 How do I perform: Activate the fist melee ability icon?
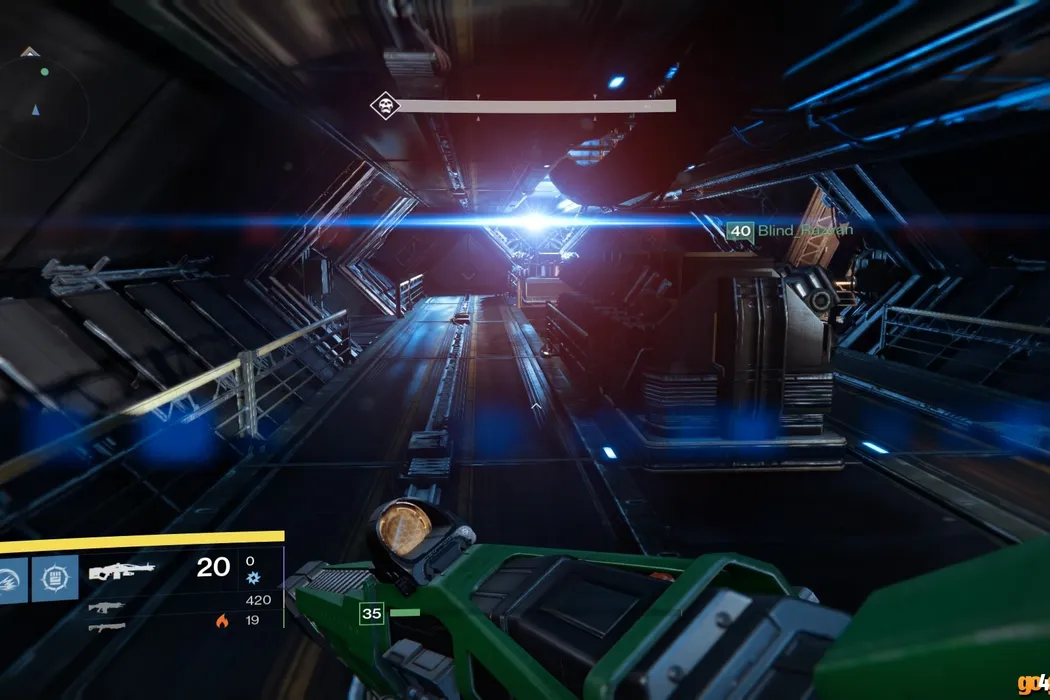pyautogui.click(x=55, y=578)
